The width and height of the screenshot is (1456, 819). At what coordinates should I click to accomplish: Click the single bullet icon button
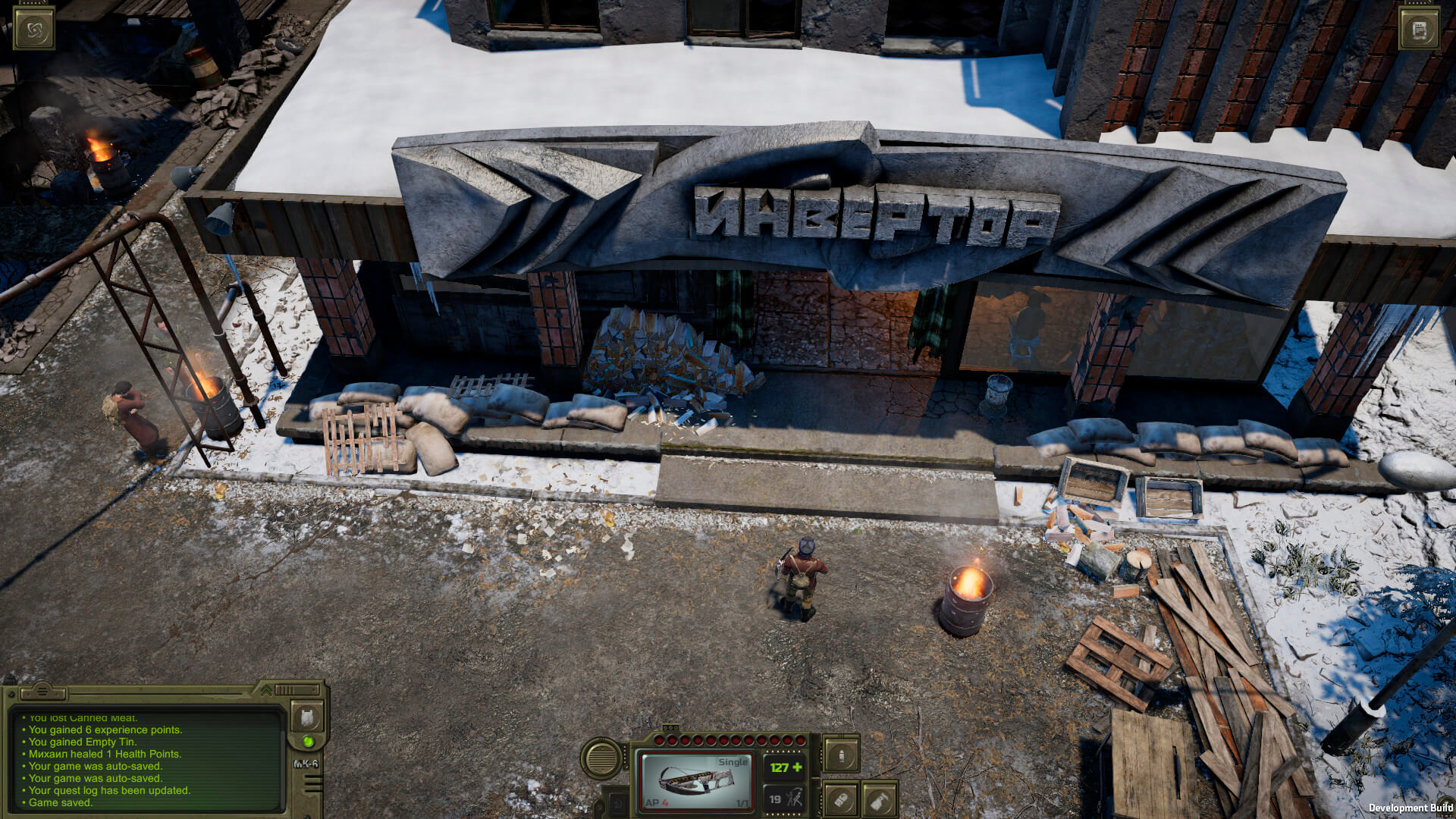841,755
